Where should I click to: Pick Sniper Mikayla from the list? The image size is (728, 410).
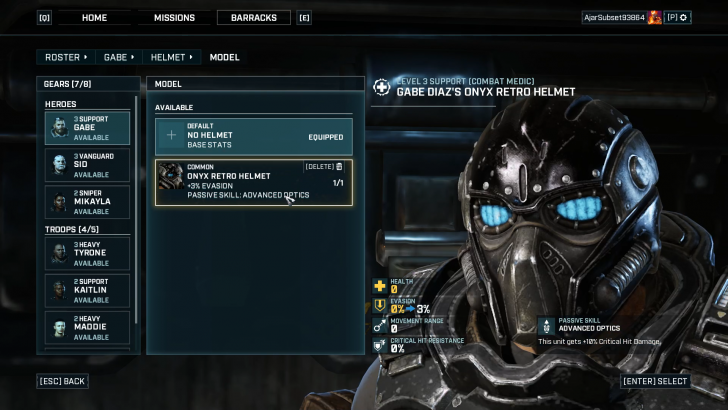point(87,201)
